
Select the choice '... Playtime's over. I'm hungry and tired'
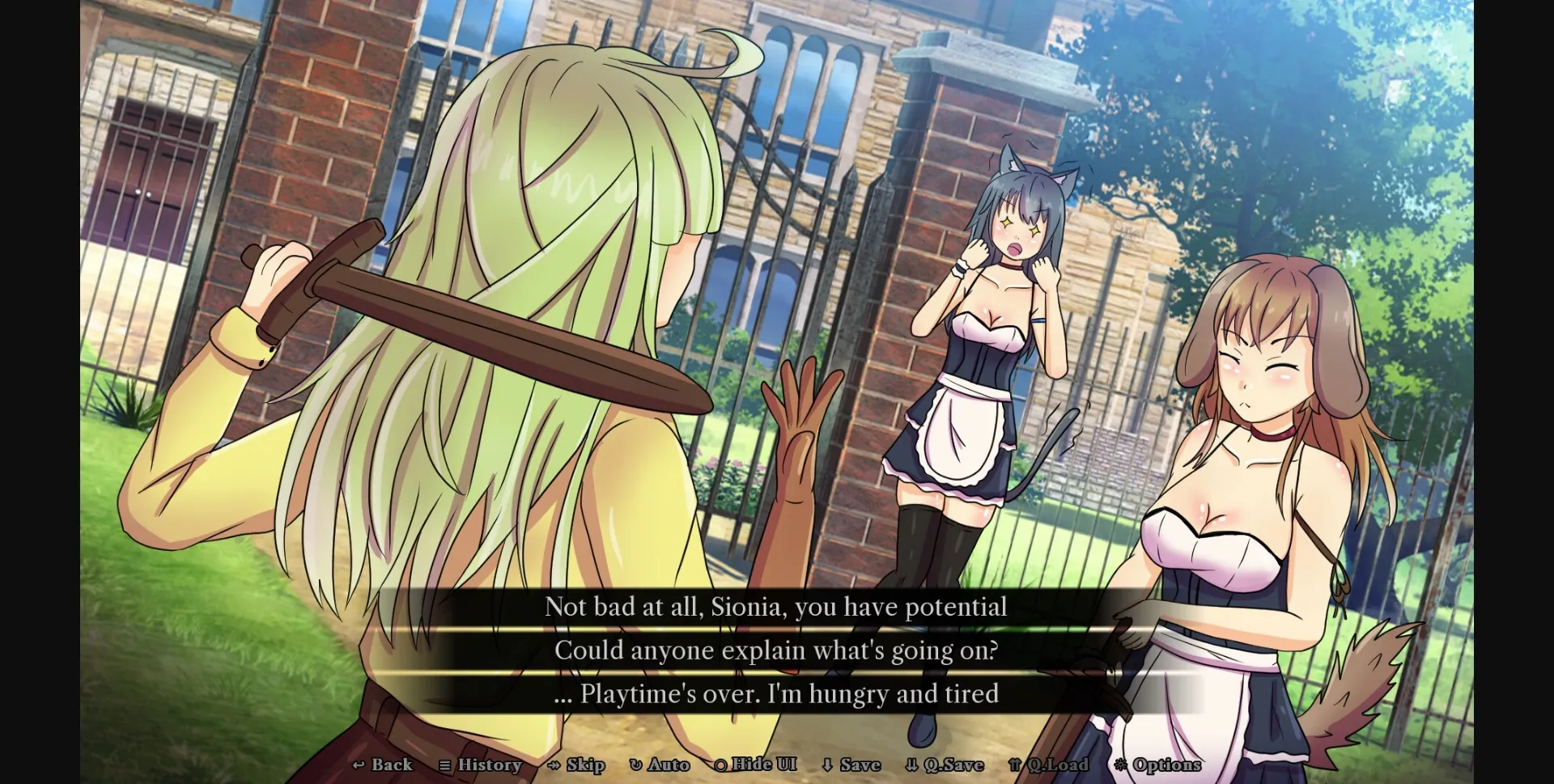pyautogui.click(x=777, y=693)
